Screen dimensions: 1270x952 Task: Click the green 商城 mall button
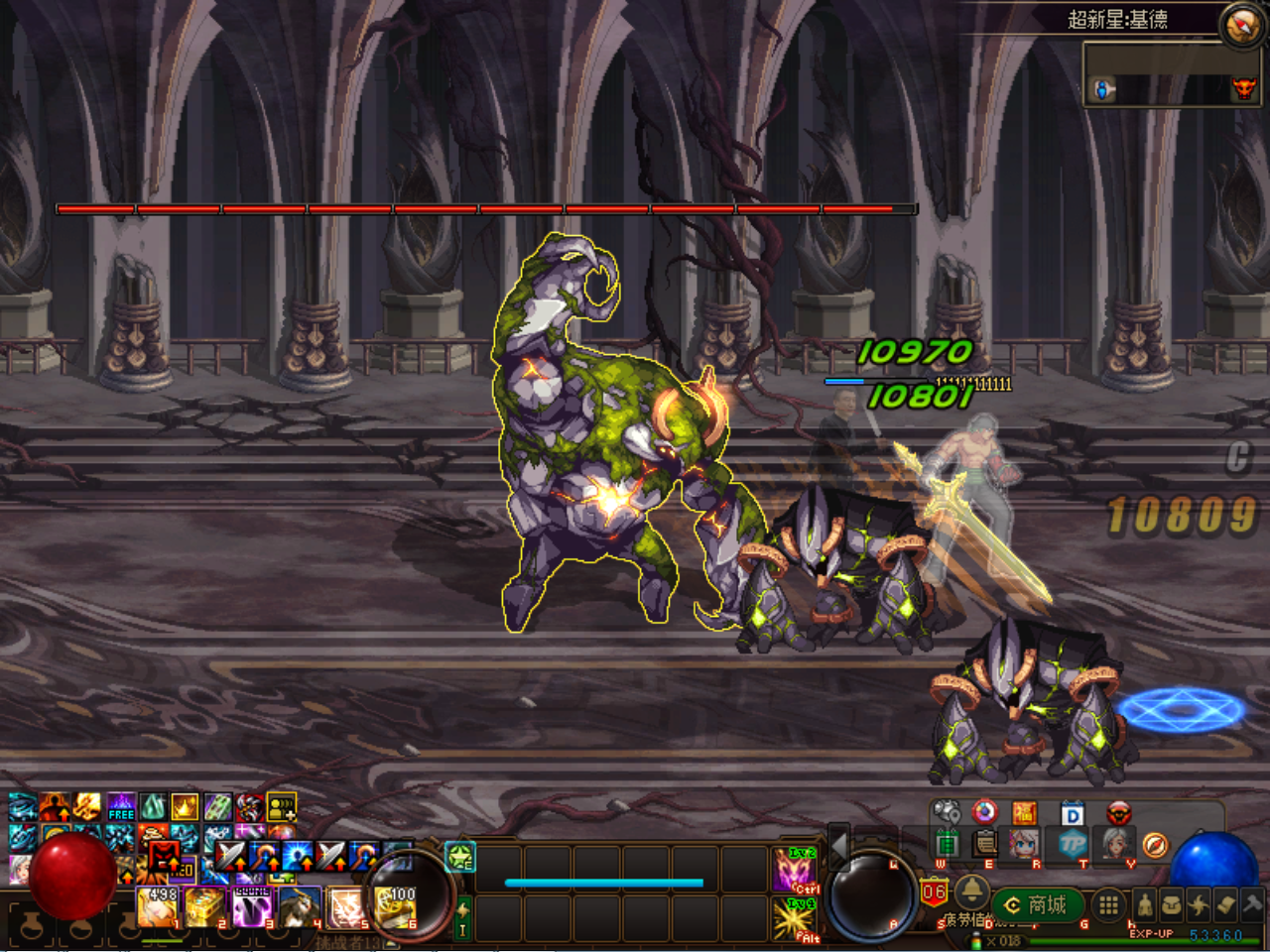coord(1039,902)
